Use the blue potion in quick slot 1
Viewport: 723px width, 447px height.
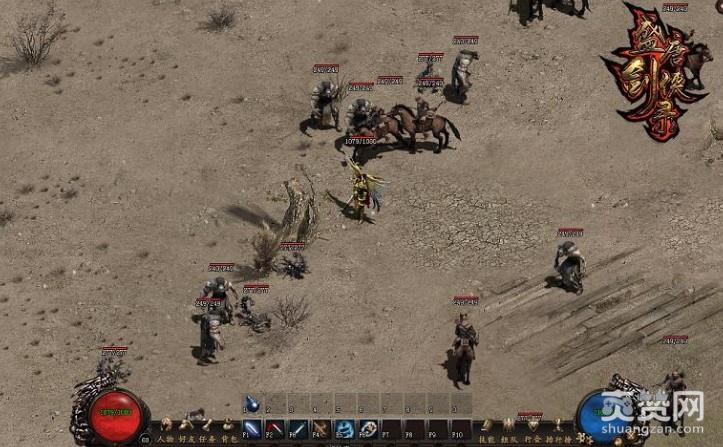pos(253,404)
